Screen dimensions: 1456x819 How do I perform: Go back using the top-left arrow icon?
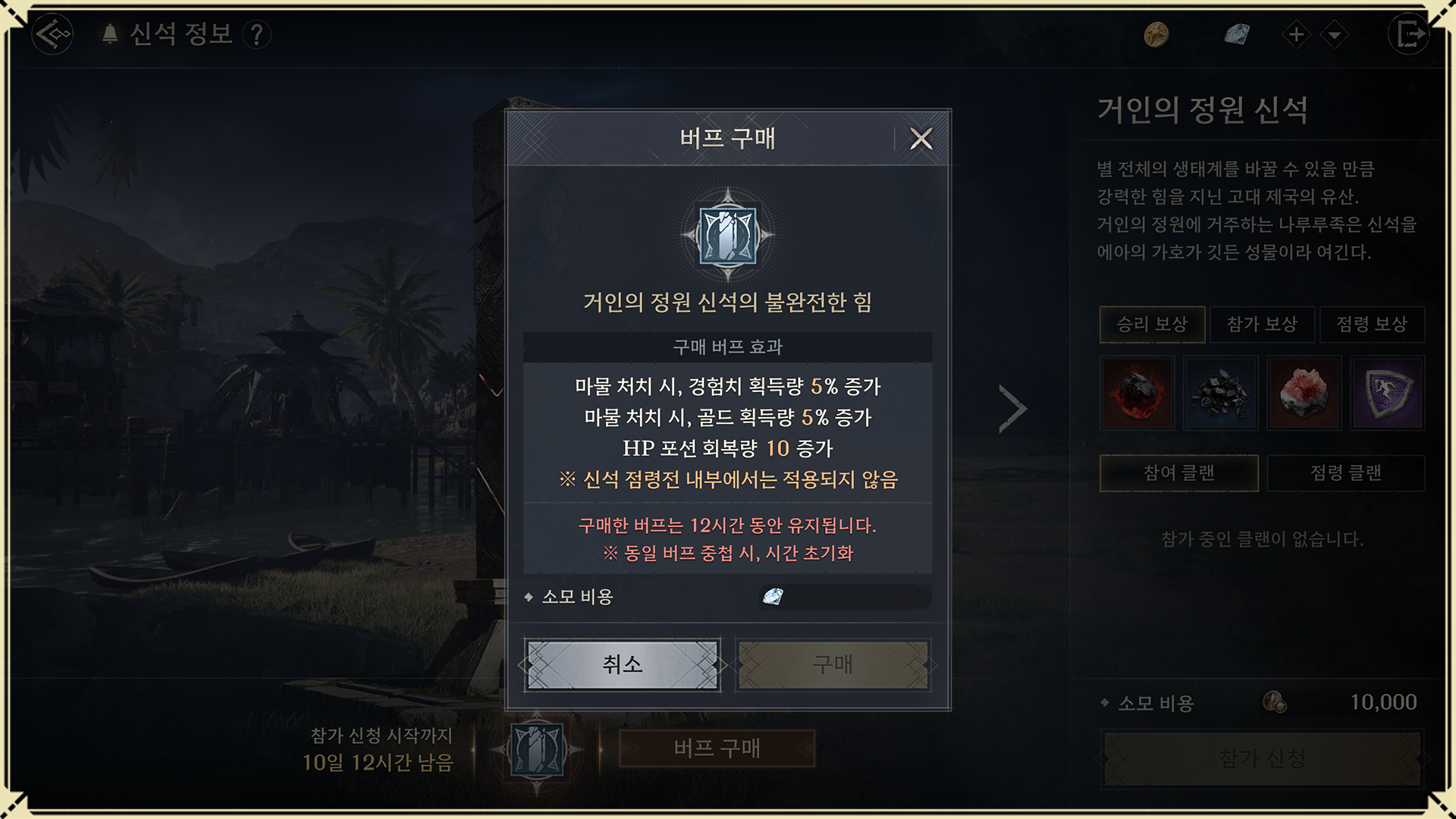[x=52, y=34]
